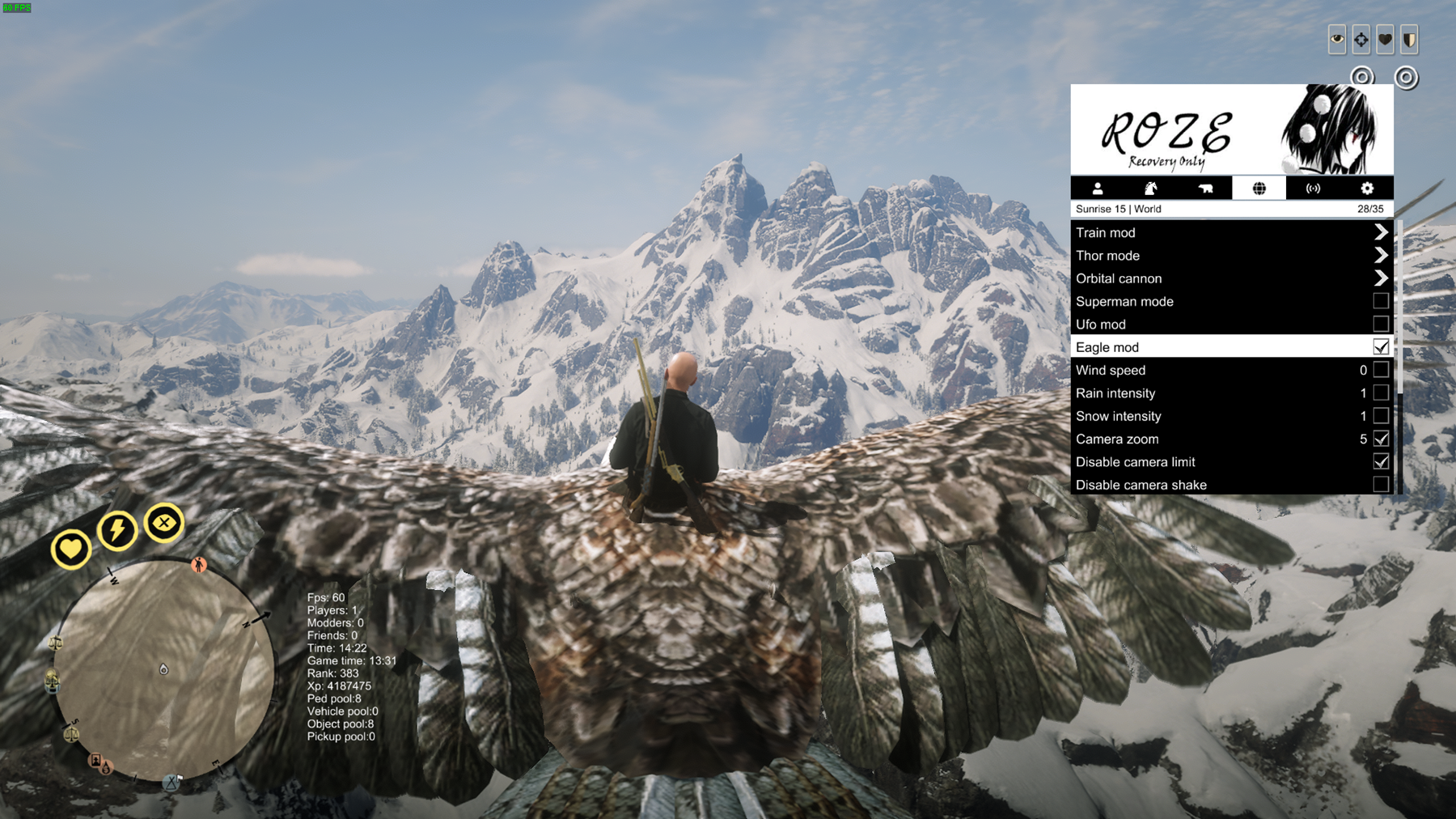Open the bear animal tab
This screenshot has height=819, width=1456.
coord(1205,189)
